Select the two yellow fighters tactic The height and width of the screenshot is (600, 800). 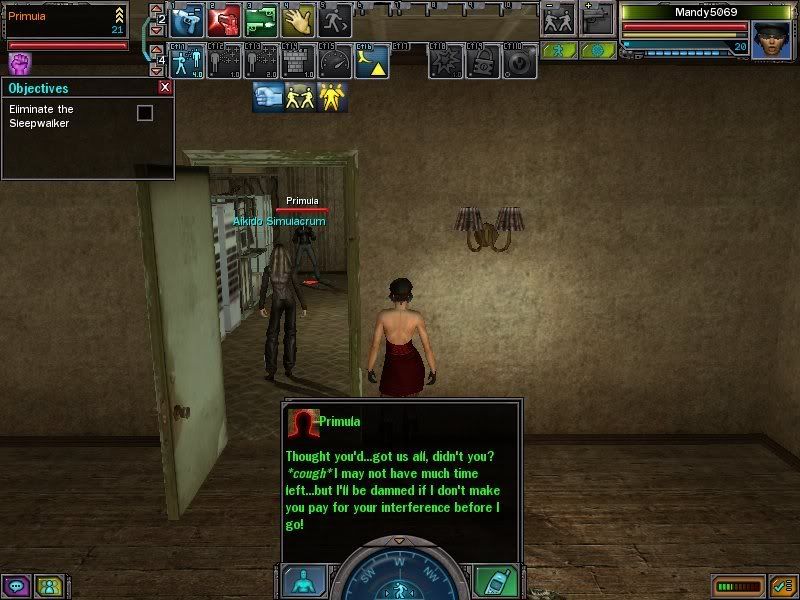tap(300, 97)
